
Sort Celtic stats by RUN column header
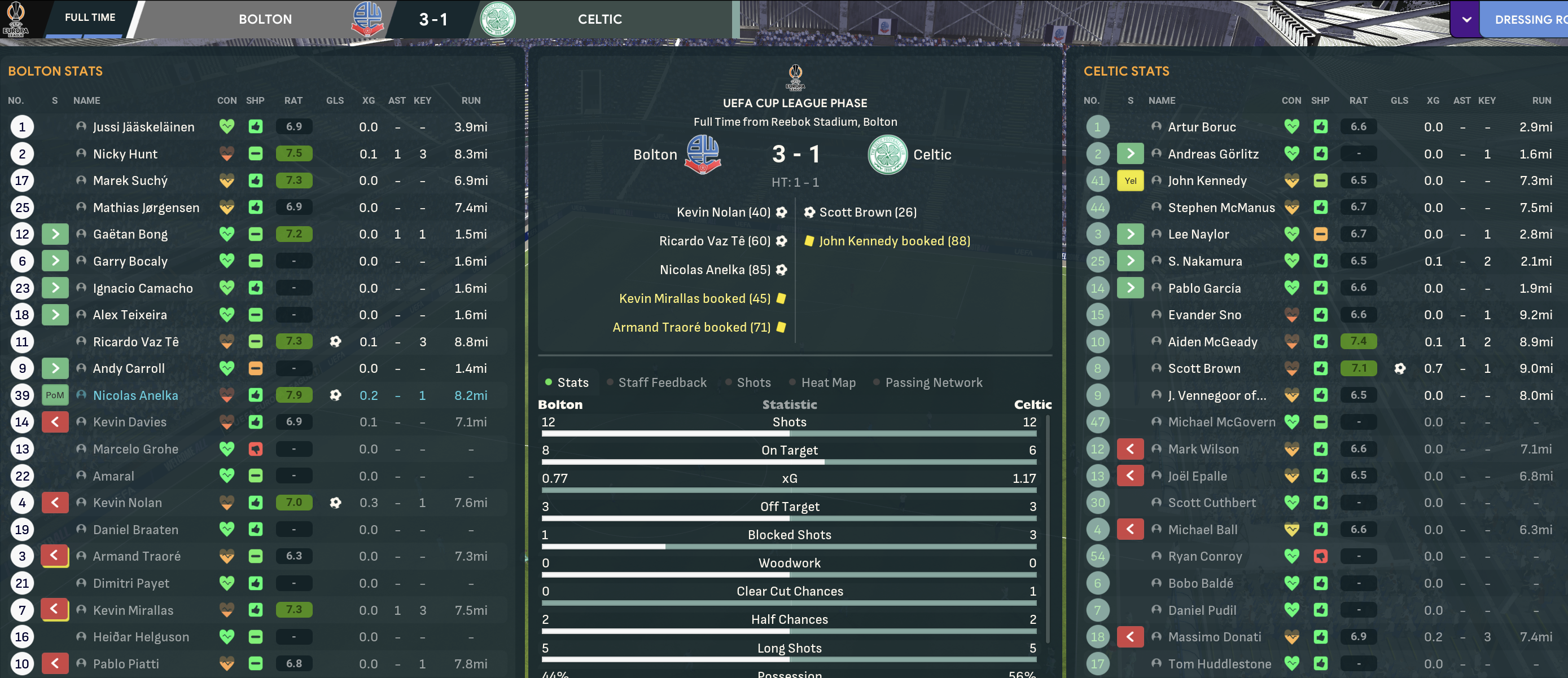point(1541,100)
